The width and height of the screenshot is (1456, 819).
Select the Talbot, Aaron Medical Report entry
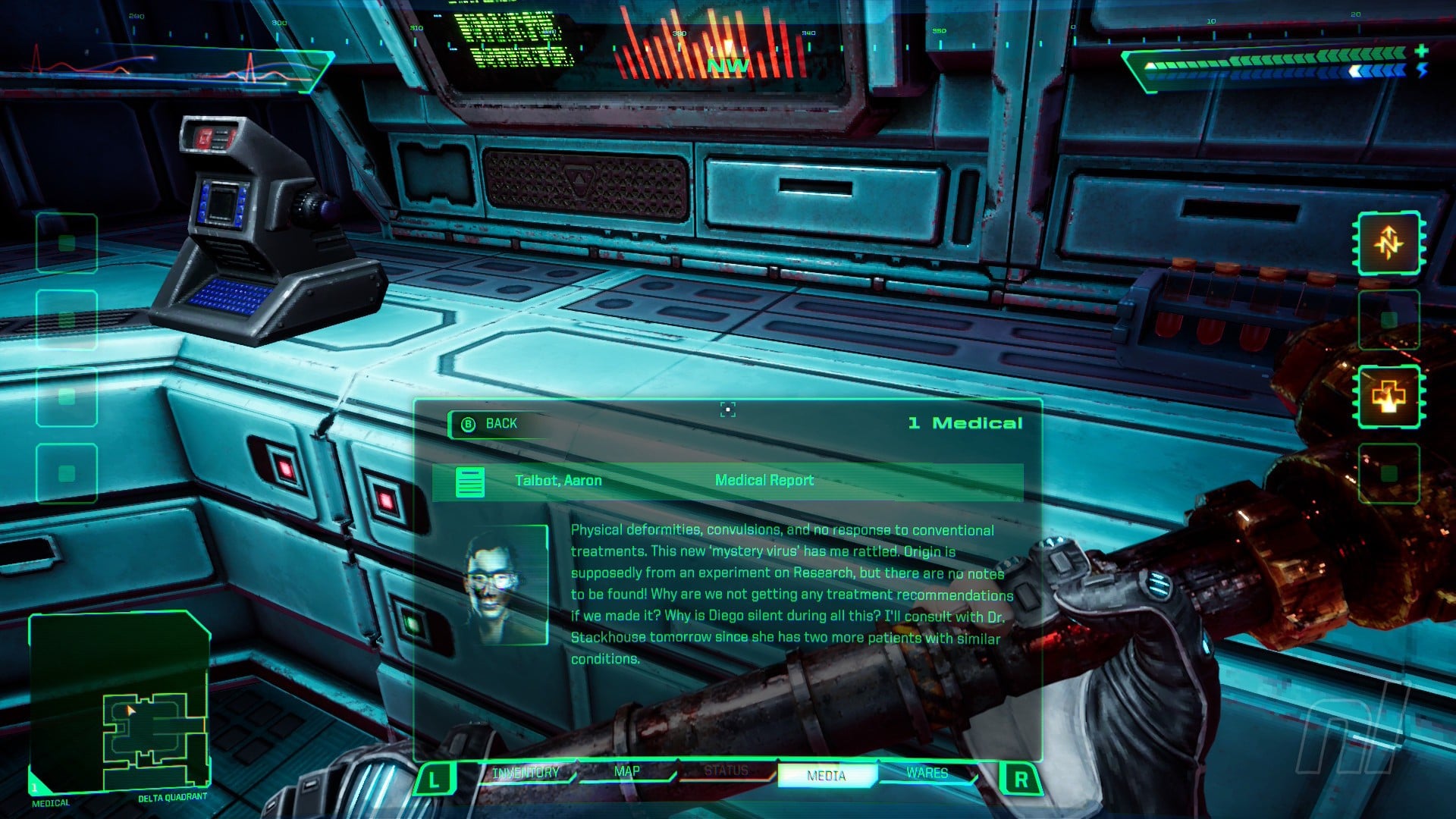(x=726, y=481)
